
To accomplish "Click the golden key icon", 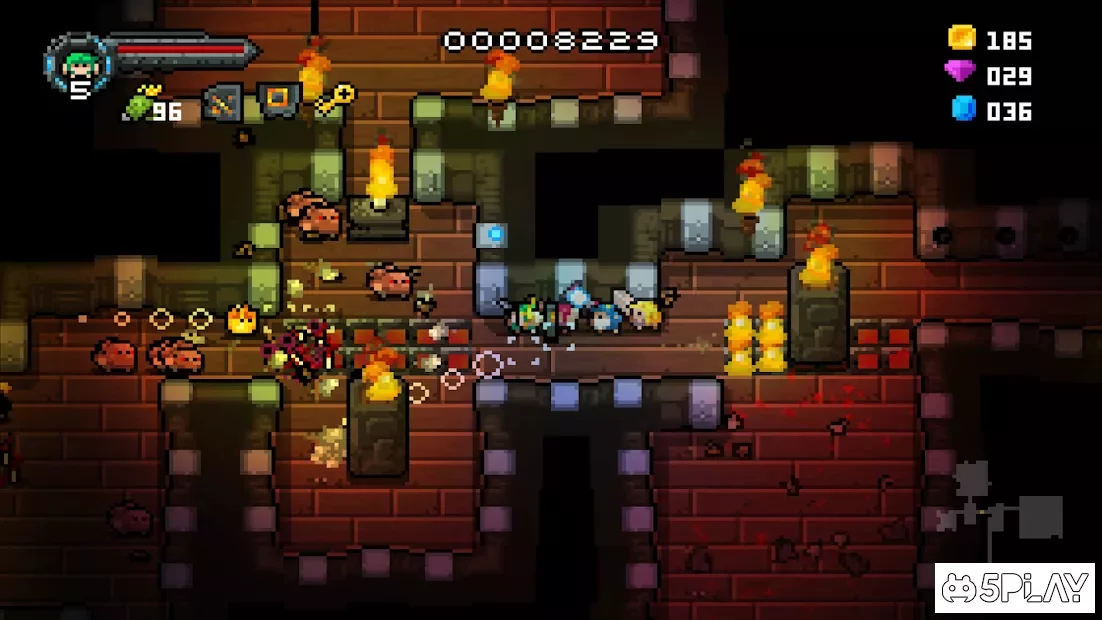I will [x=335, y=101].
